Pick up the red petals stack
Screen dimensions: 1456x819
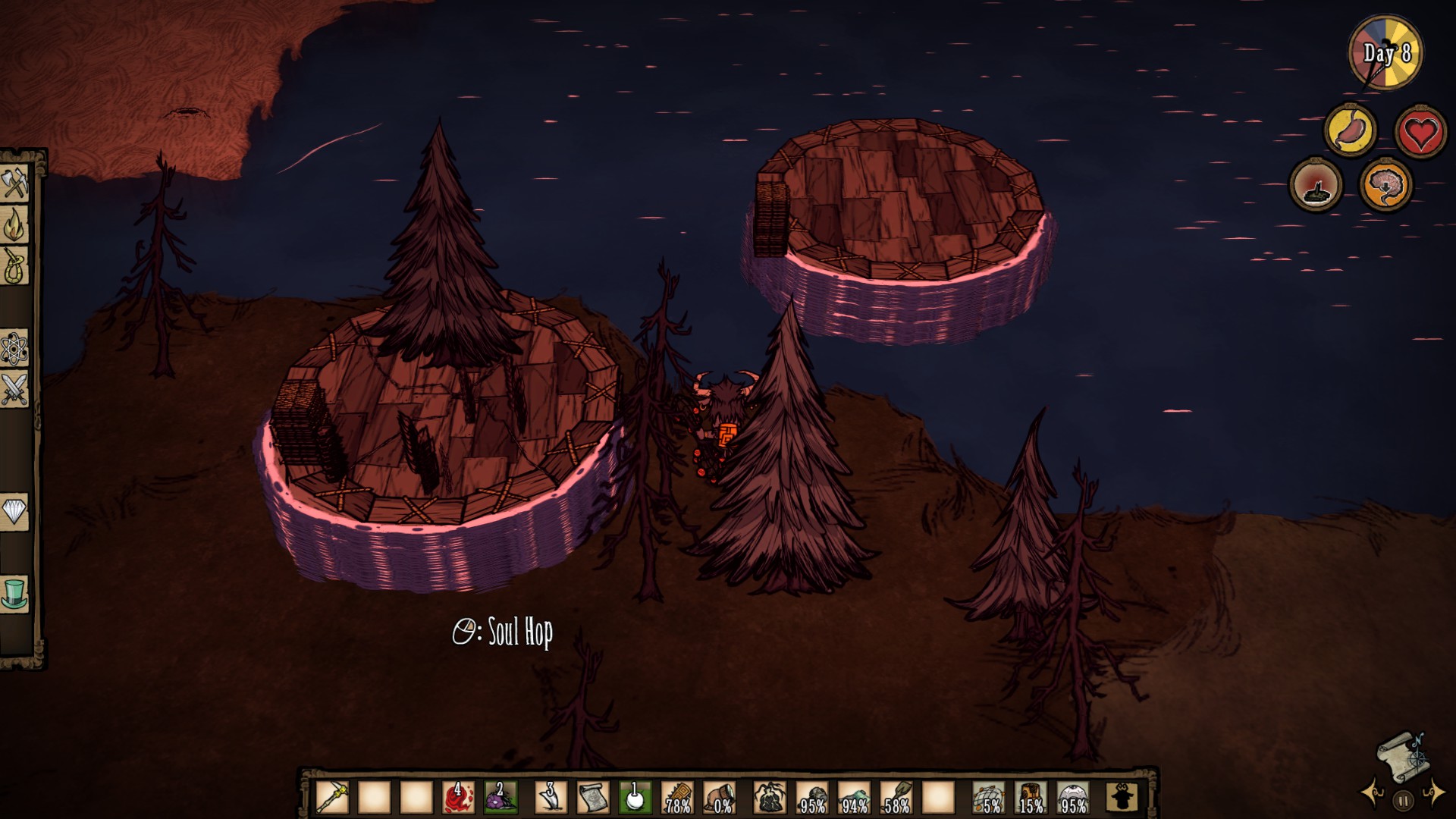tap(458, 797)
